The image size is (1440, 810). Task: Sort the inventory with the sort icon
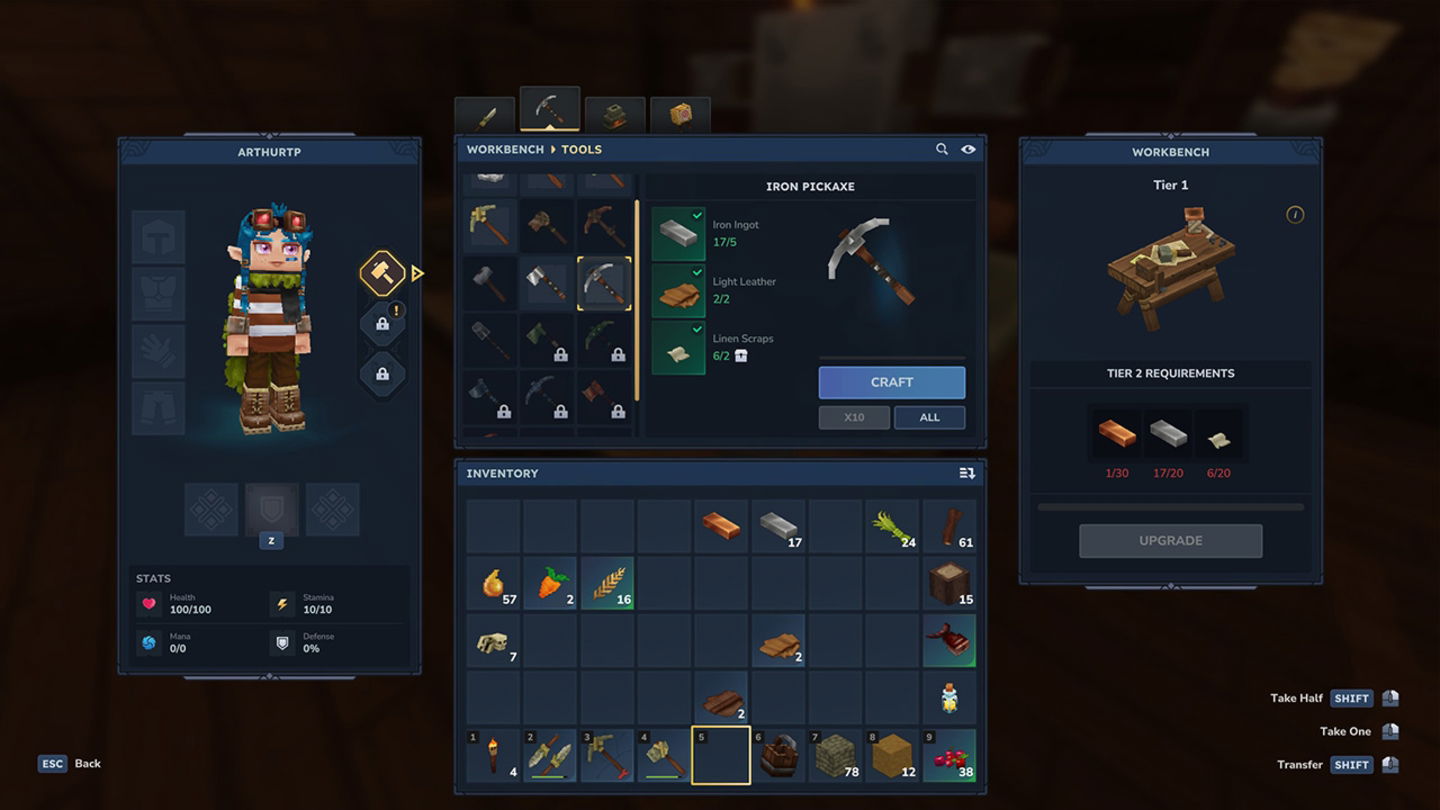click(x=966, y=473)
